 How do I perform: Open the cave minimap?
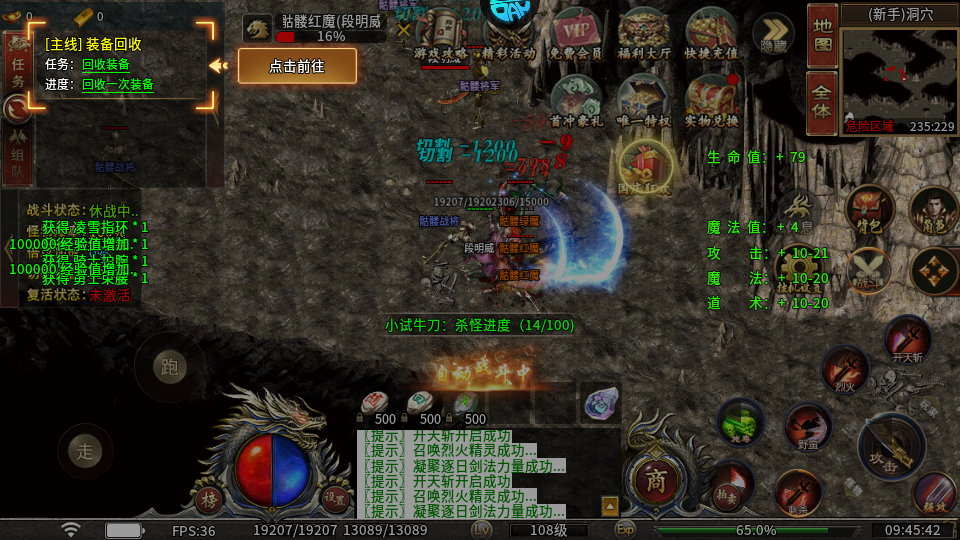pyautogui.click(x=898, y=78)
